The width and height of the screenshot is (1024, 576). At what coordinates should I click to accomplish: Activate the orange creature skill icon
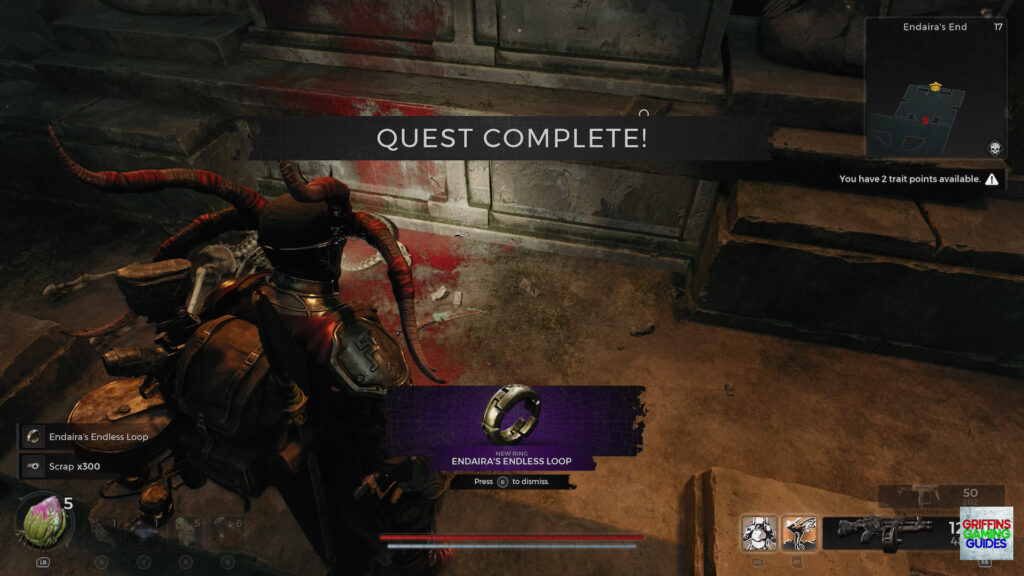(x=799, y=532)
